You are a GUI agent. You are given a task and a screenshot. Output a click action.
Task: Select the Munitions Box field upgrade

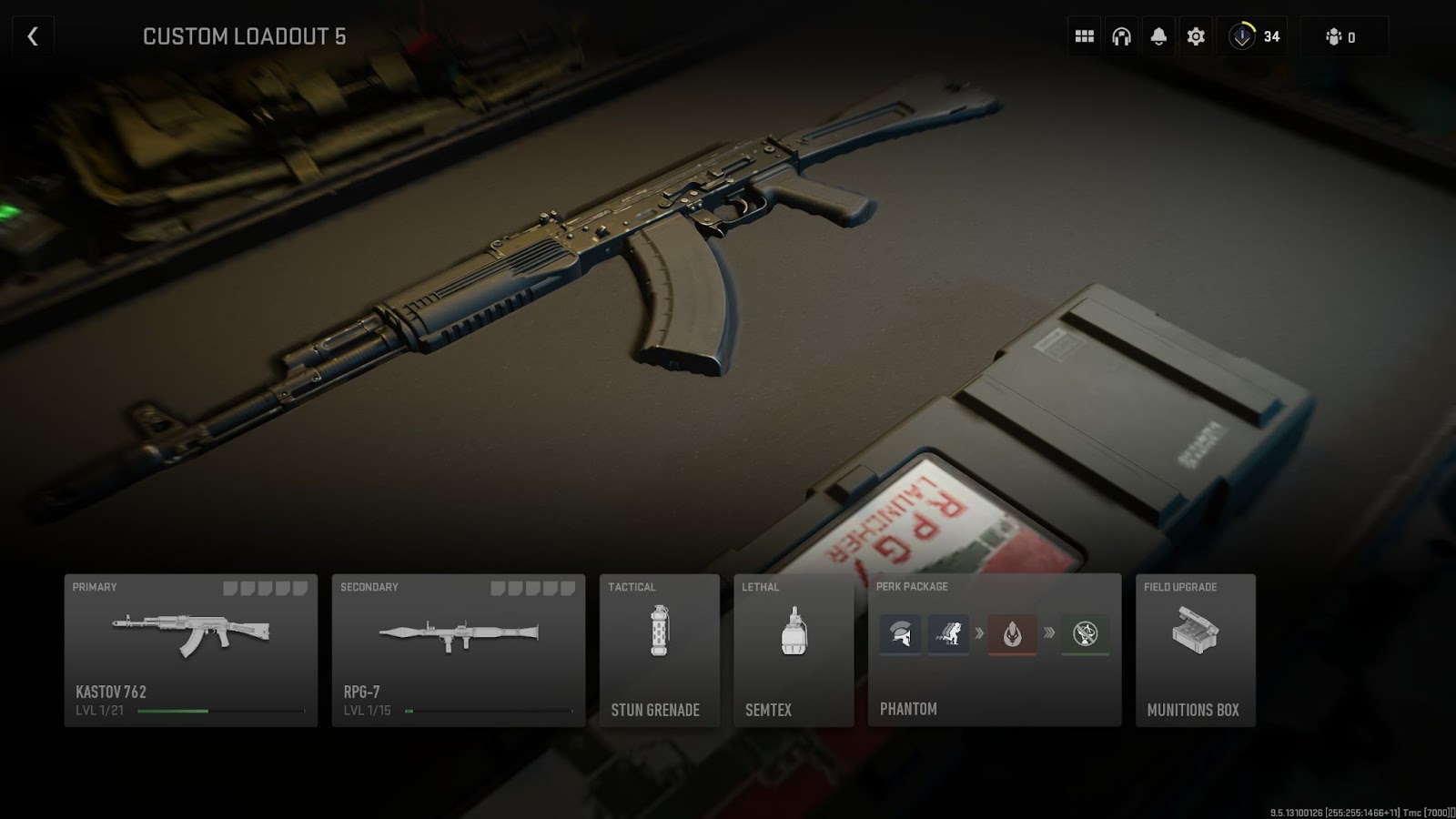coord(1195,650)
